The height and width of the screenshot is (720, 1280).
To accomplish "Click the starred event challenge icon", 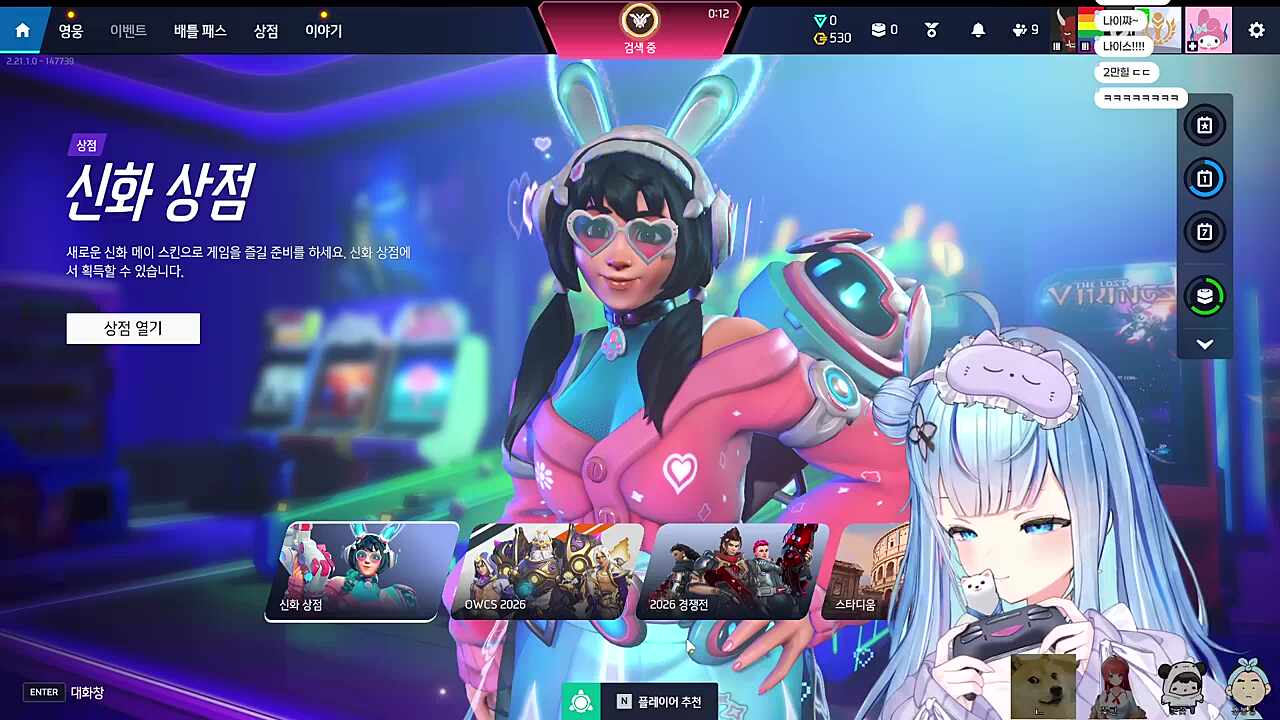I will [1204, 125].
